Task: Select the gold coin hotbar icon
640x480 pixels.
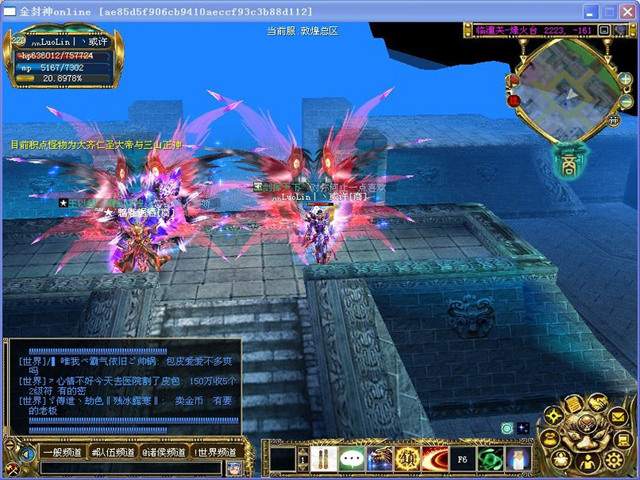Action: tap(407, 459)
